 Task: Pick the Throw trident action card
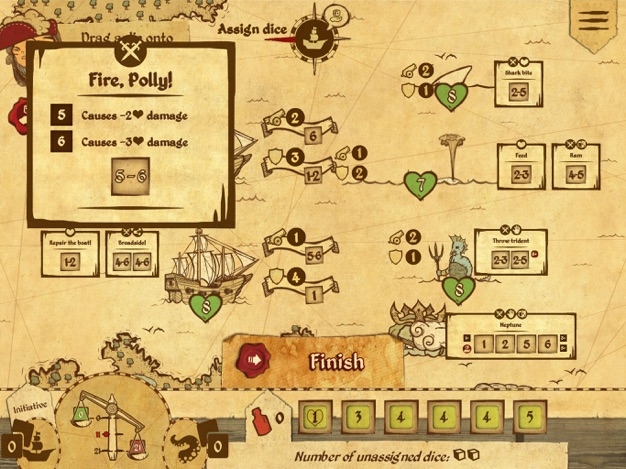click(509, 251)
